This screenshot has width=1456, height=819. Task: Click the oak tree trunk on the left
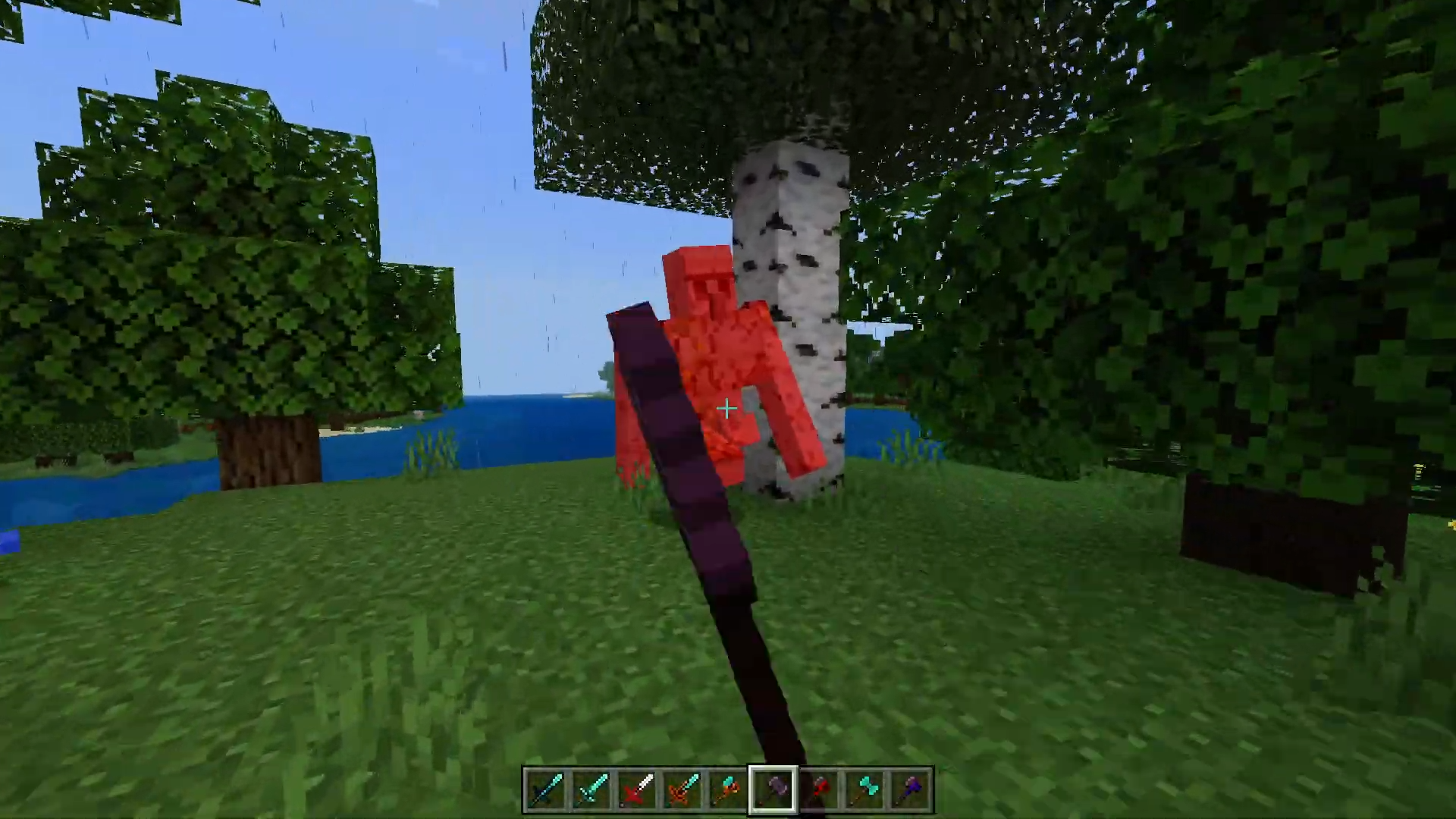pos(265,455)
